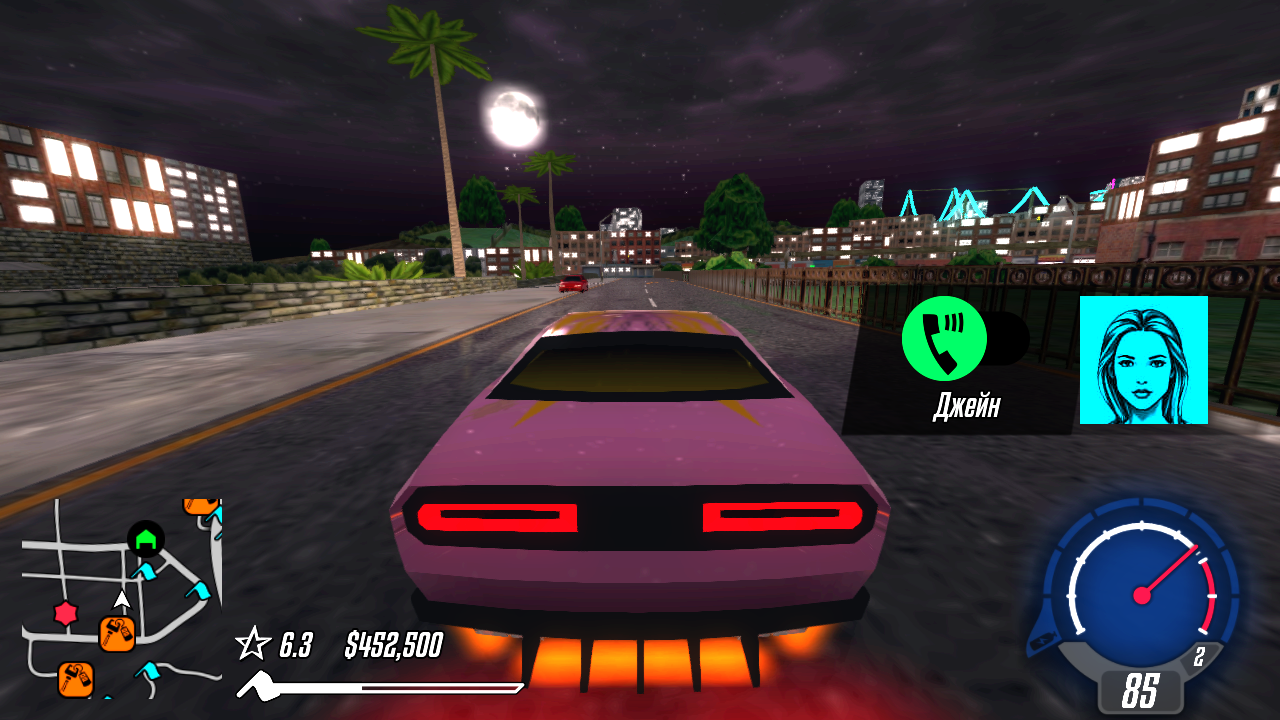Select the upper car-key shop icon on the minimap
Image resolution: width=1280 pixels, height=720 pixels.
(117, 633)
